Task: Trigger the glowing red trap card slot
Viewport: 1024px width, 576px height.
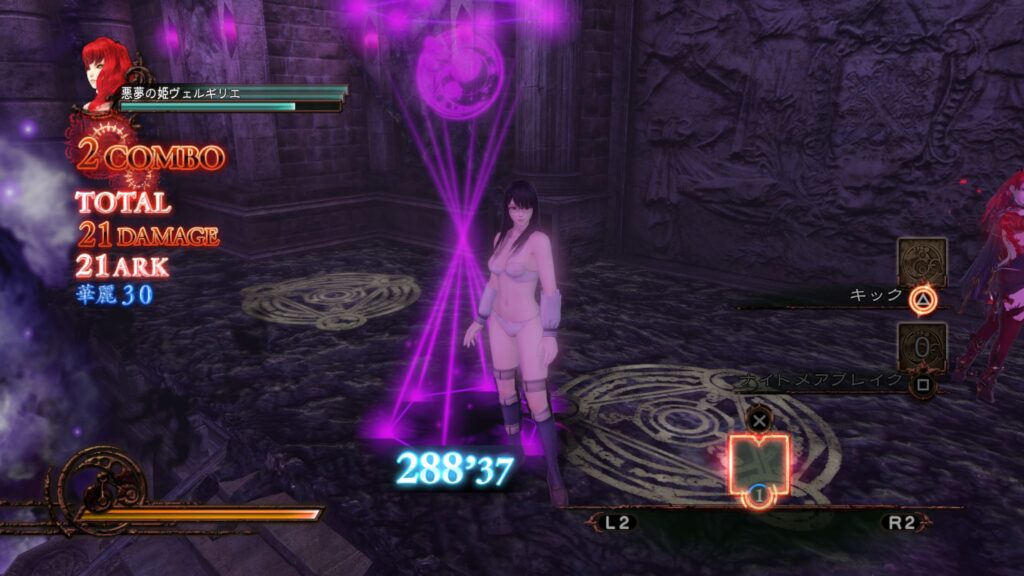Action: pyautogui.click(x=759, y=462)
